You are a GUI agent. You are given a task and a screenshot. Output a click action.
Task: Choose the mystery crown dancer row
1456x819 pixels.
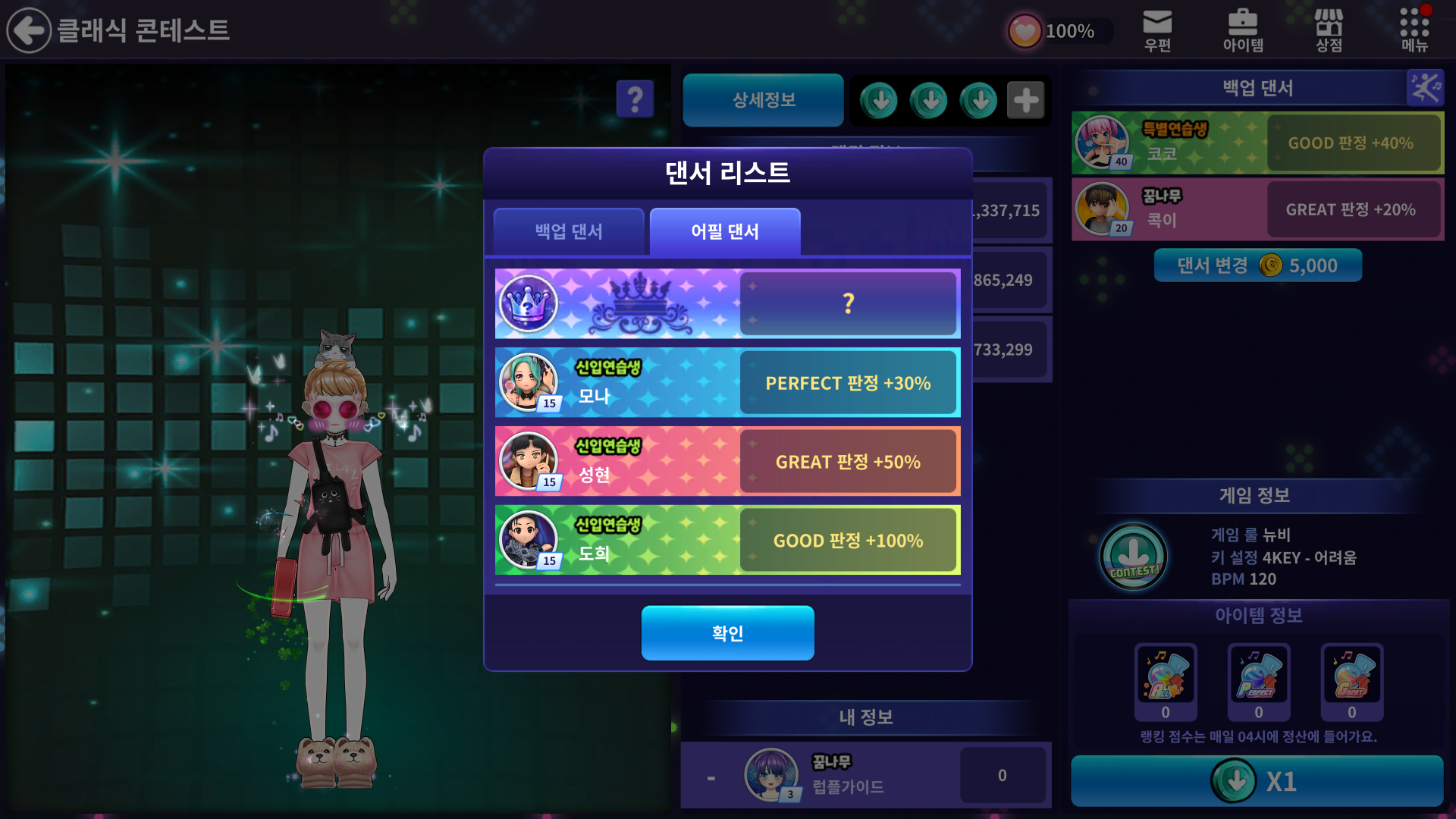point(727,303)
